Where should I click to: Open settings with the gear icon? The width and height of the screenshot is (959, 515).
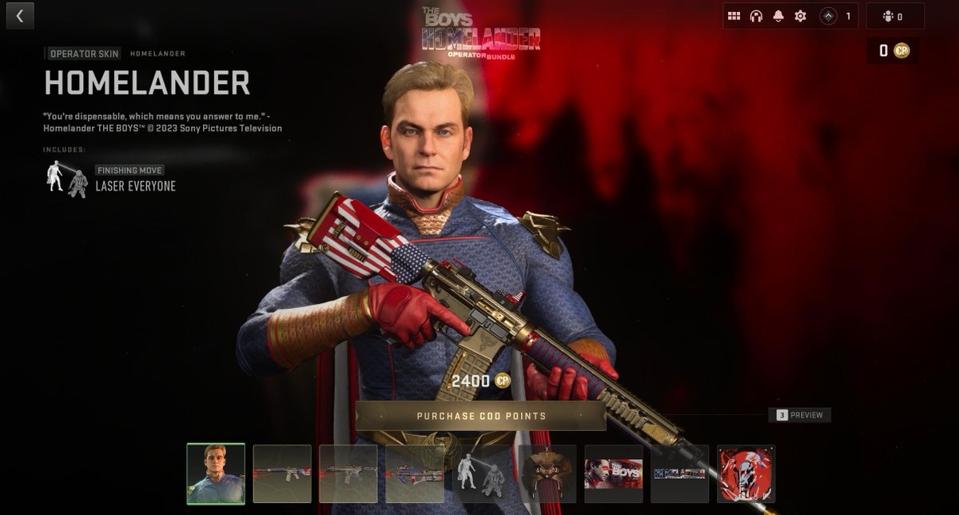800,16
